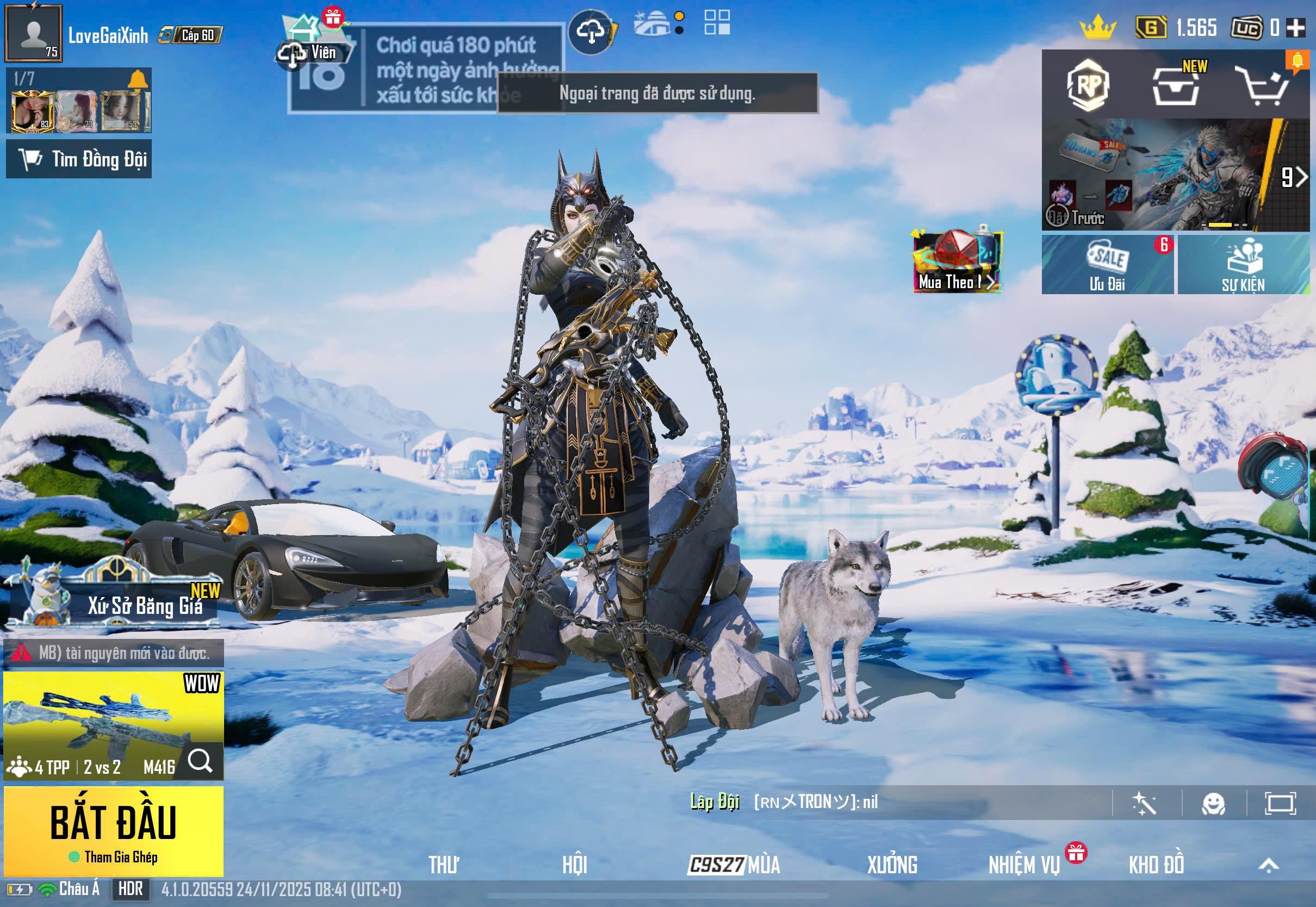Open the XƯỞNG workshop tab
1316x907 pixels.
[x=891, y=865]
